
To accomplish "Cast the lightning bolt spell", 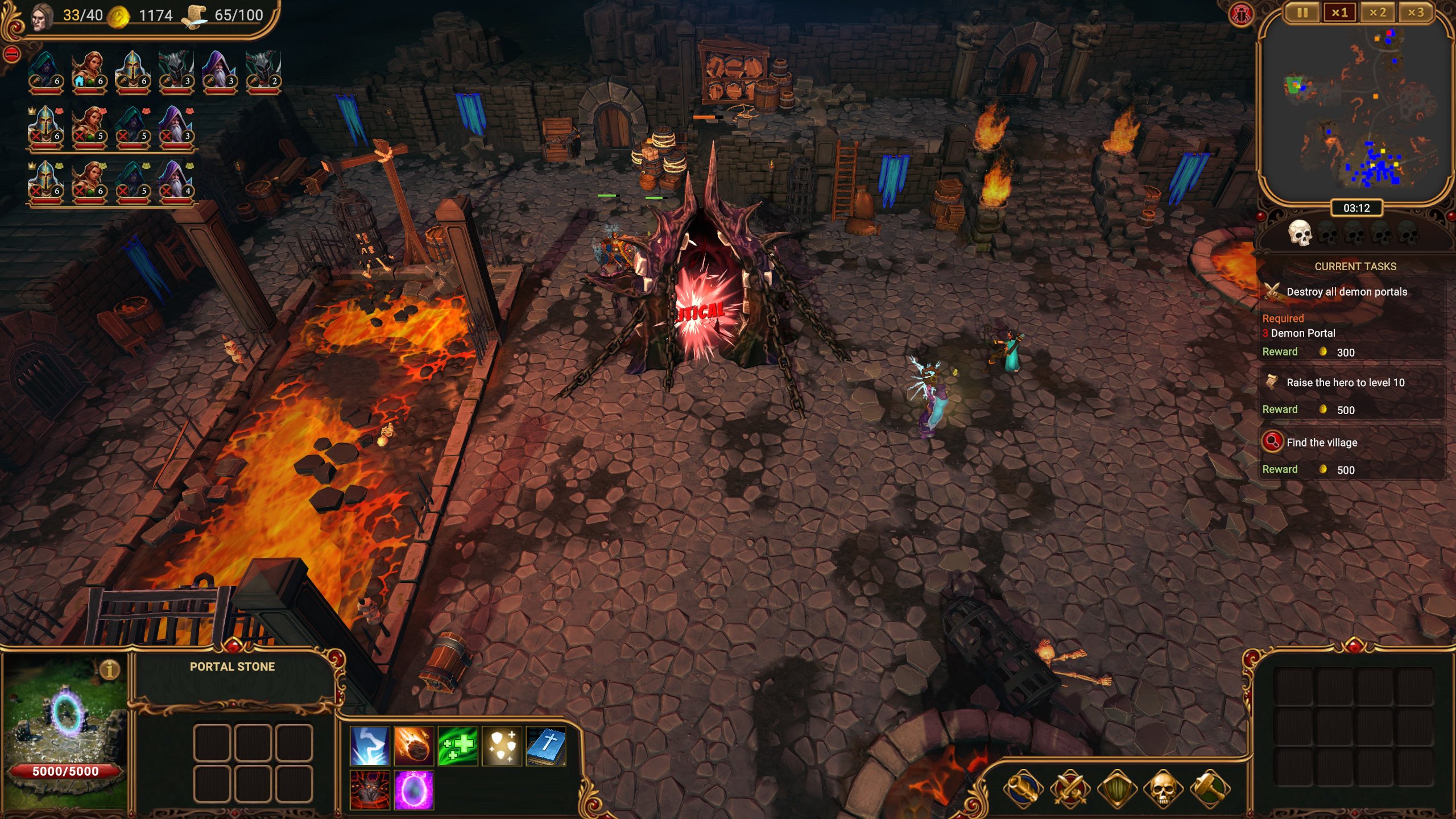I will coord(370,746).
